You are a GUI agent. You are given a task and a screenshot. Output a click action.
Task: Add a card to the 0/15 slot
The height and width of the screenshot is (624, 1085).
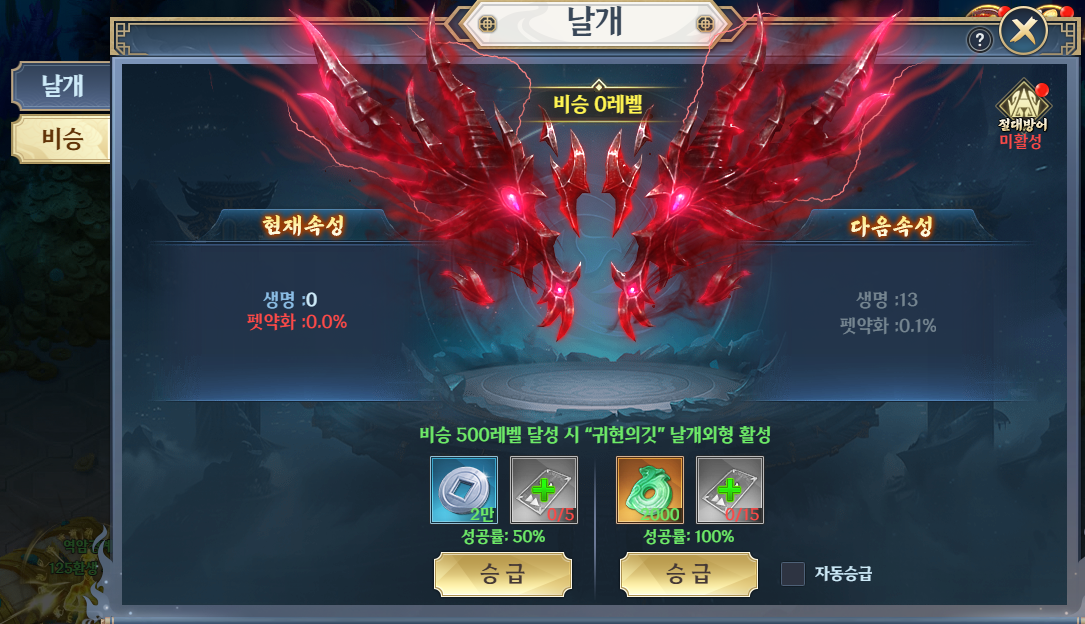(x=730, y=490)
